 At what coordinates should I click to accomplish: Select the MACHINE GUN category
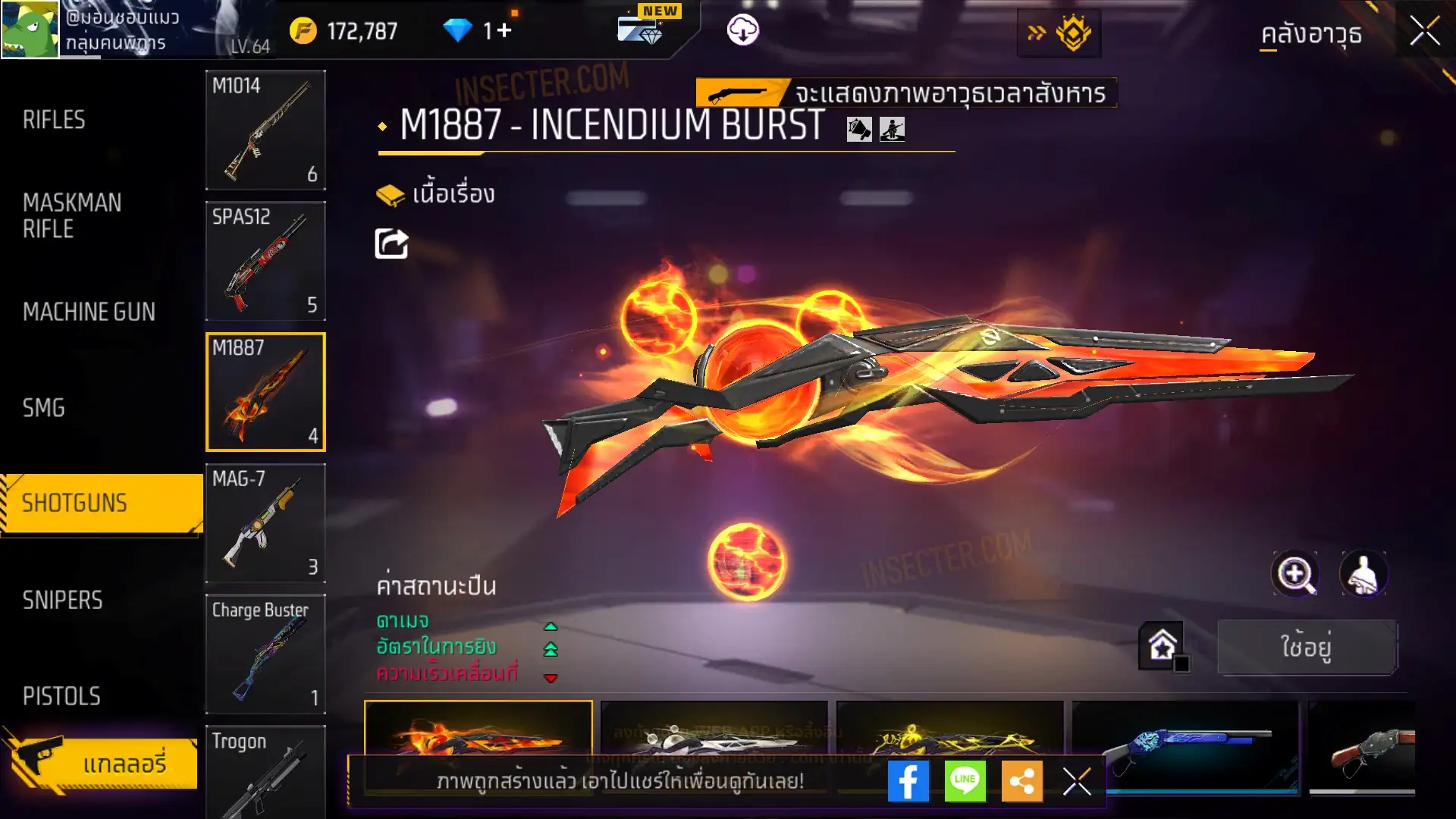point(89,312)
